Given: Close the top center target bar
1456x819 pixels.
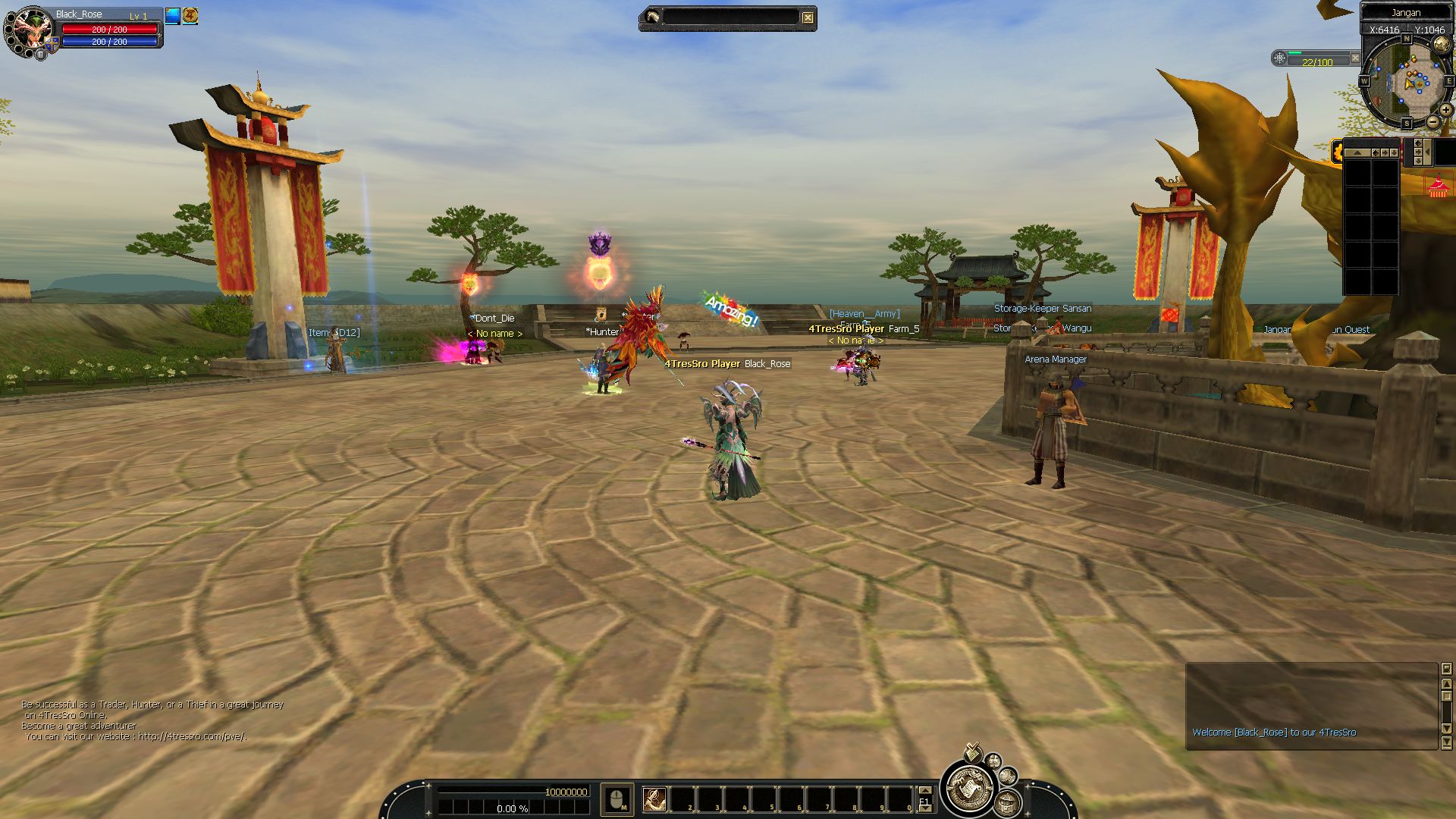Looking at the screenshot, I should 808,17.
